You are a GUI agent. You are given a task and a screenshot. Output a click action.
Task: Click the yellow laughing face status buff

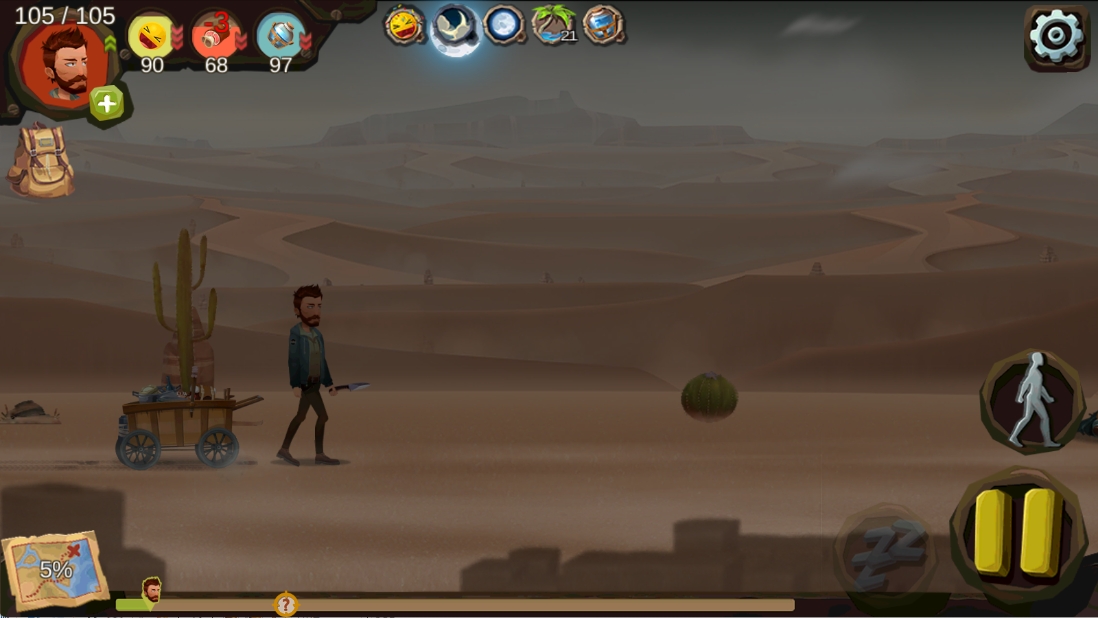[405, 25]
